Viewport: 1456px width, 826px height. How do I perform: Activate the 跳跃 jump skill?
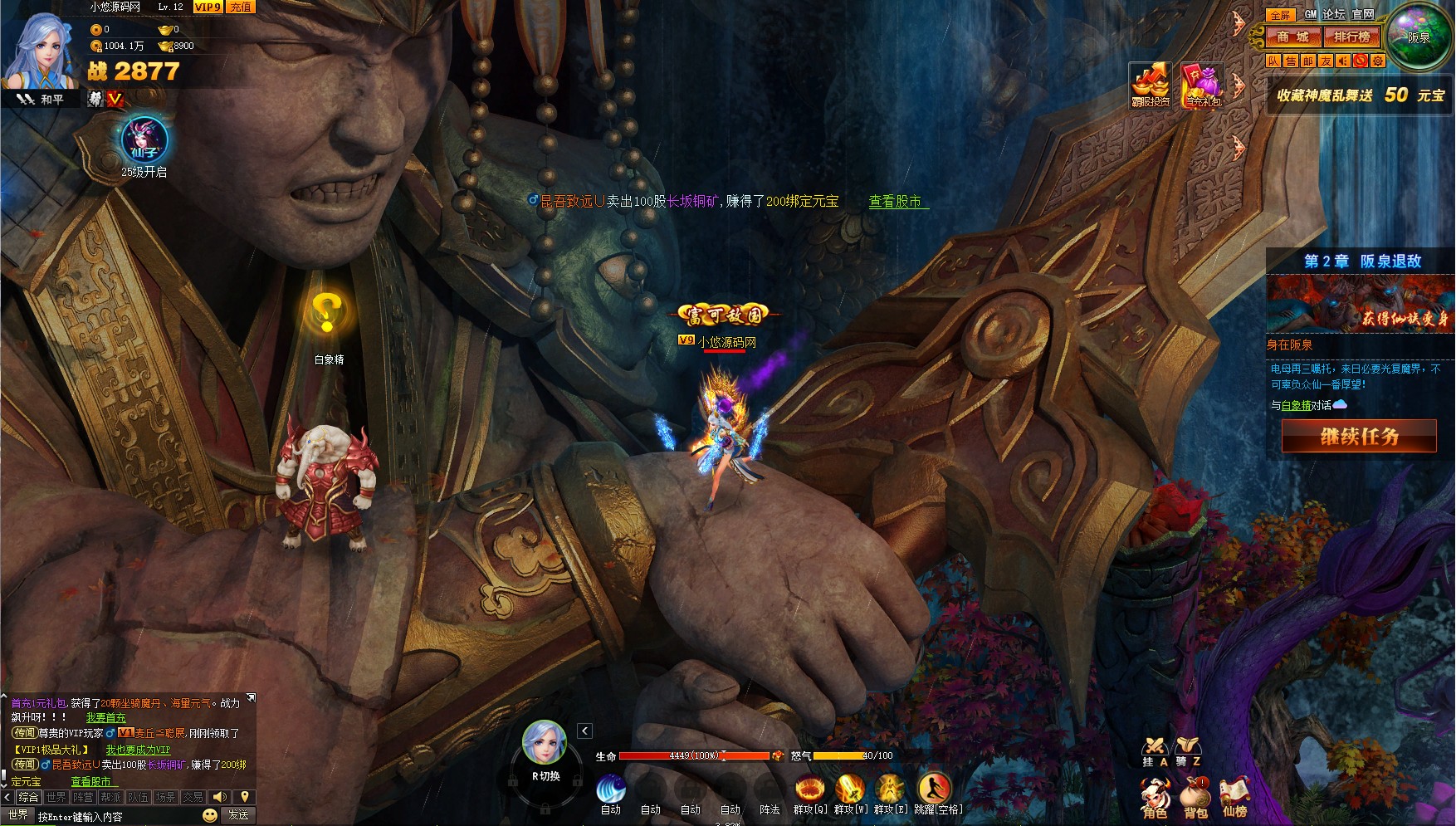pyautogui.click(x=934, y=789)
